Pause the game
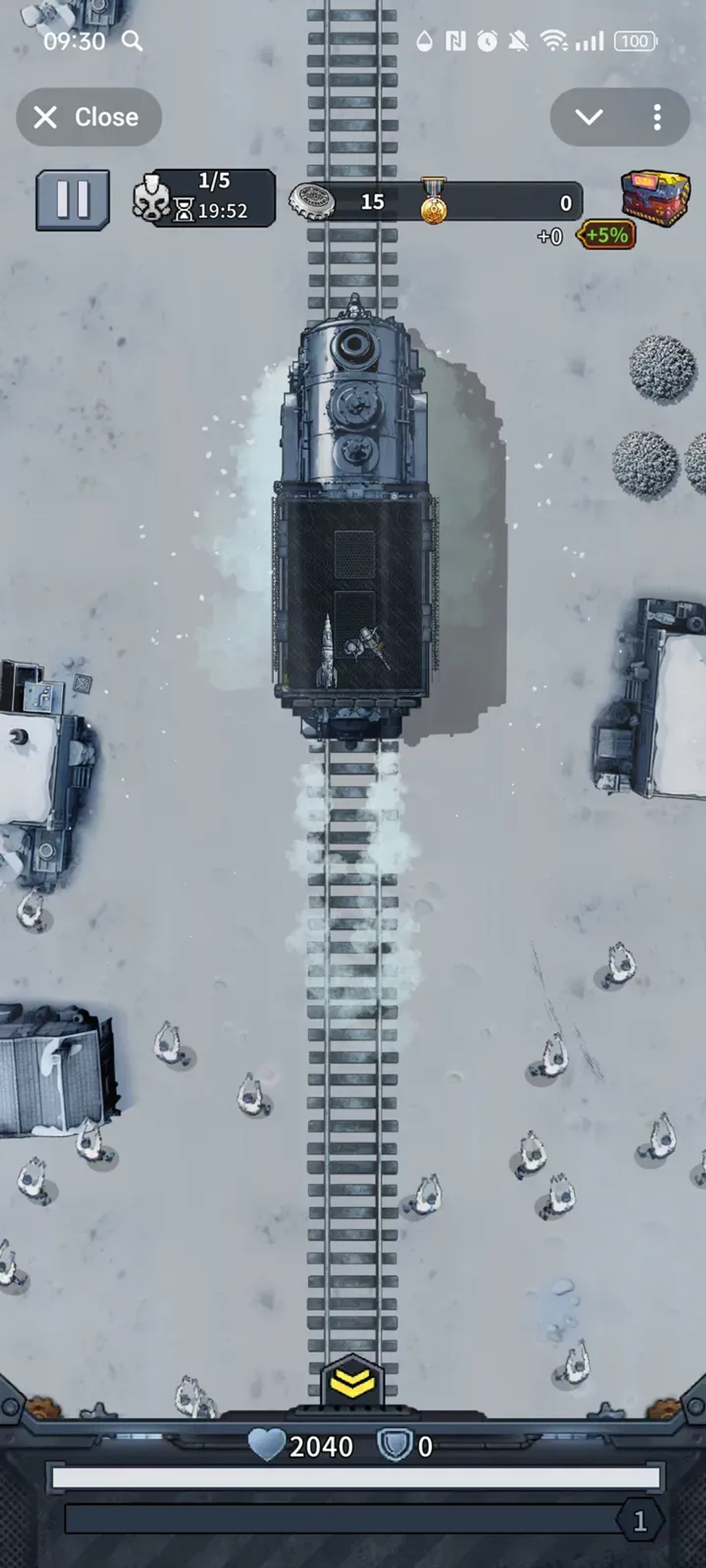The image size is (706, 1568). (x=73, y=199)
